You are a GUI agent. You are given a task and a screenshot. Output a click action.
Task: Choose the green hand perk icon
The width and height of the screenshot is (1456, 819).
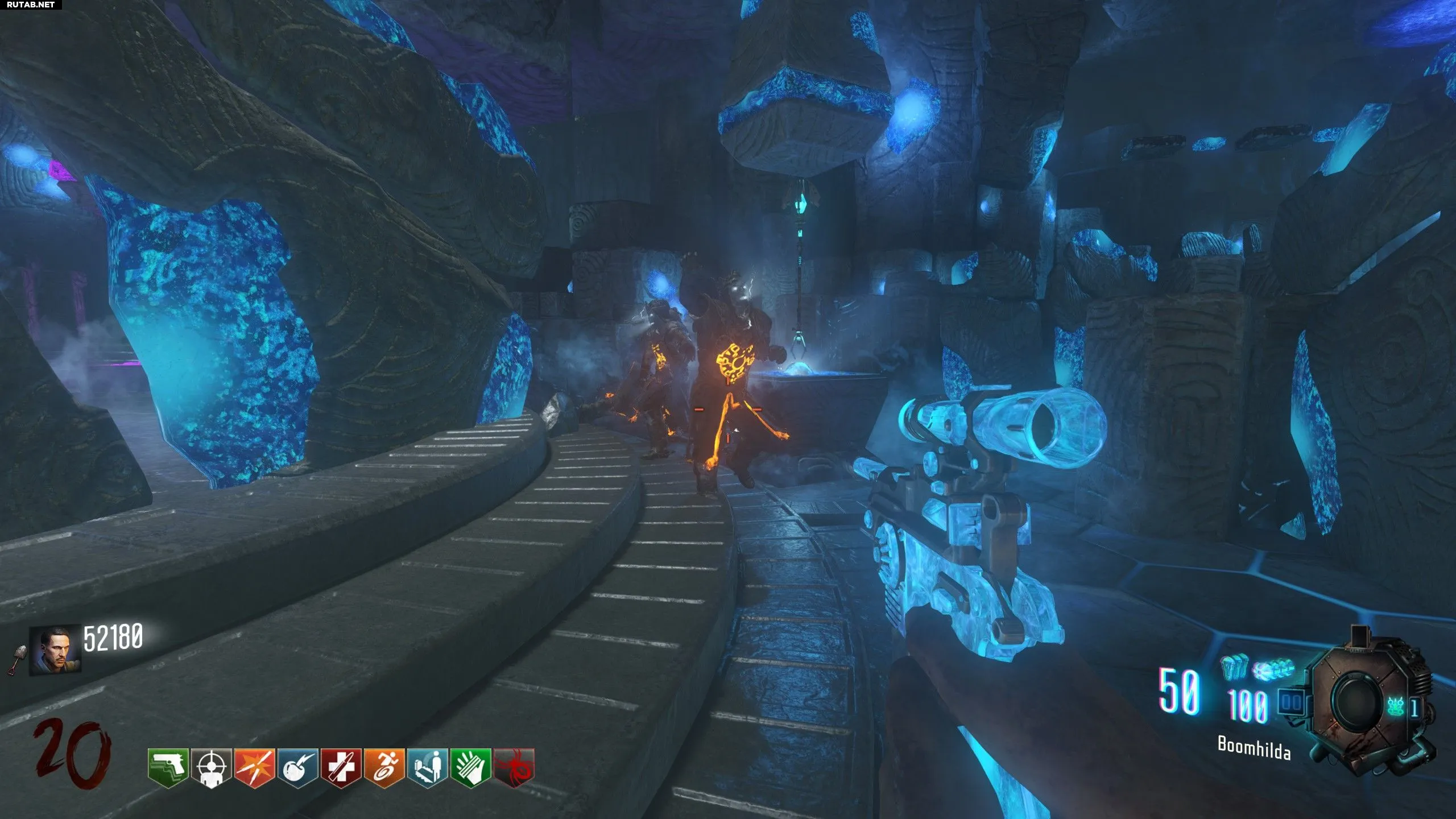point(470,768)
